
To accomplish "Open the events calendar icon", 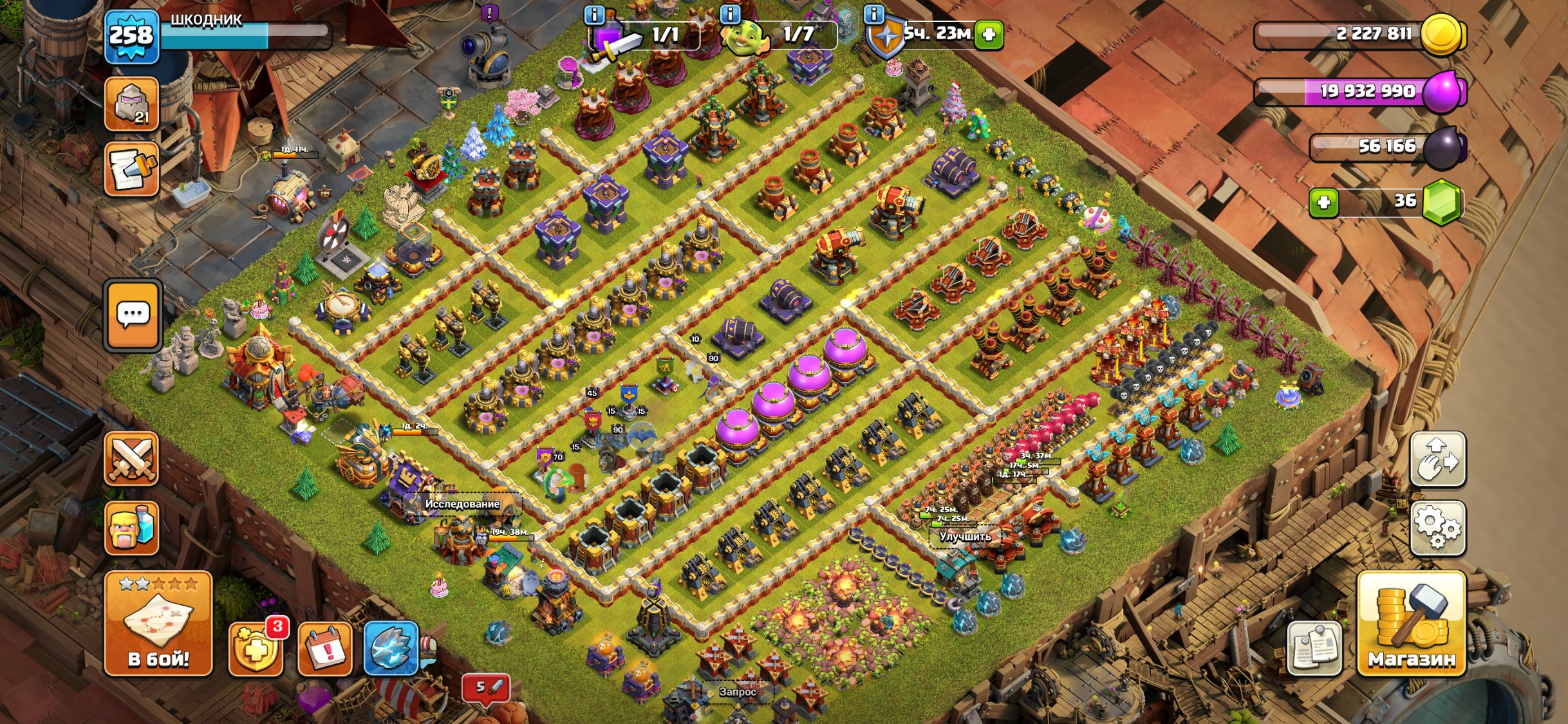I will tap(325, 649).
